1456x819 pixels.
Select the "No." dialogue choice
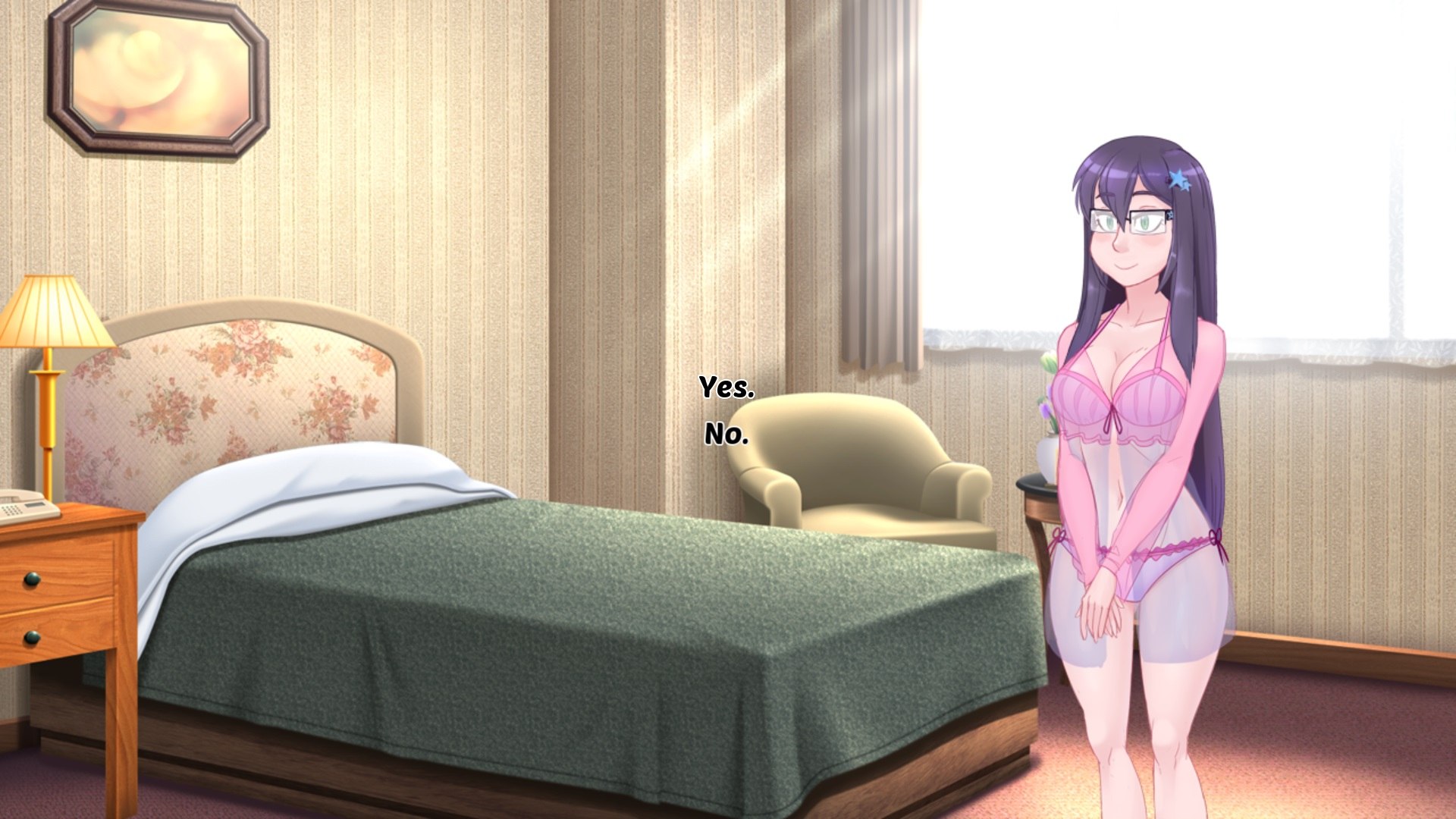click(726, 435)
